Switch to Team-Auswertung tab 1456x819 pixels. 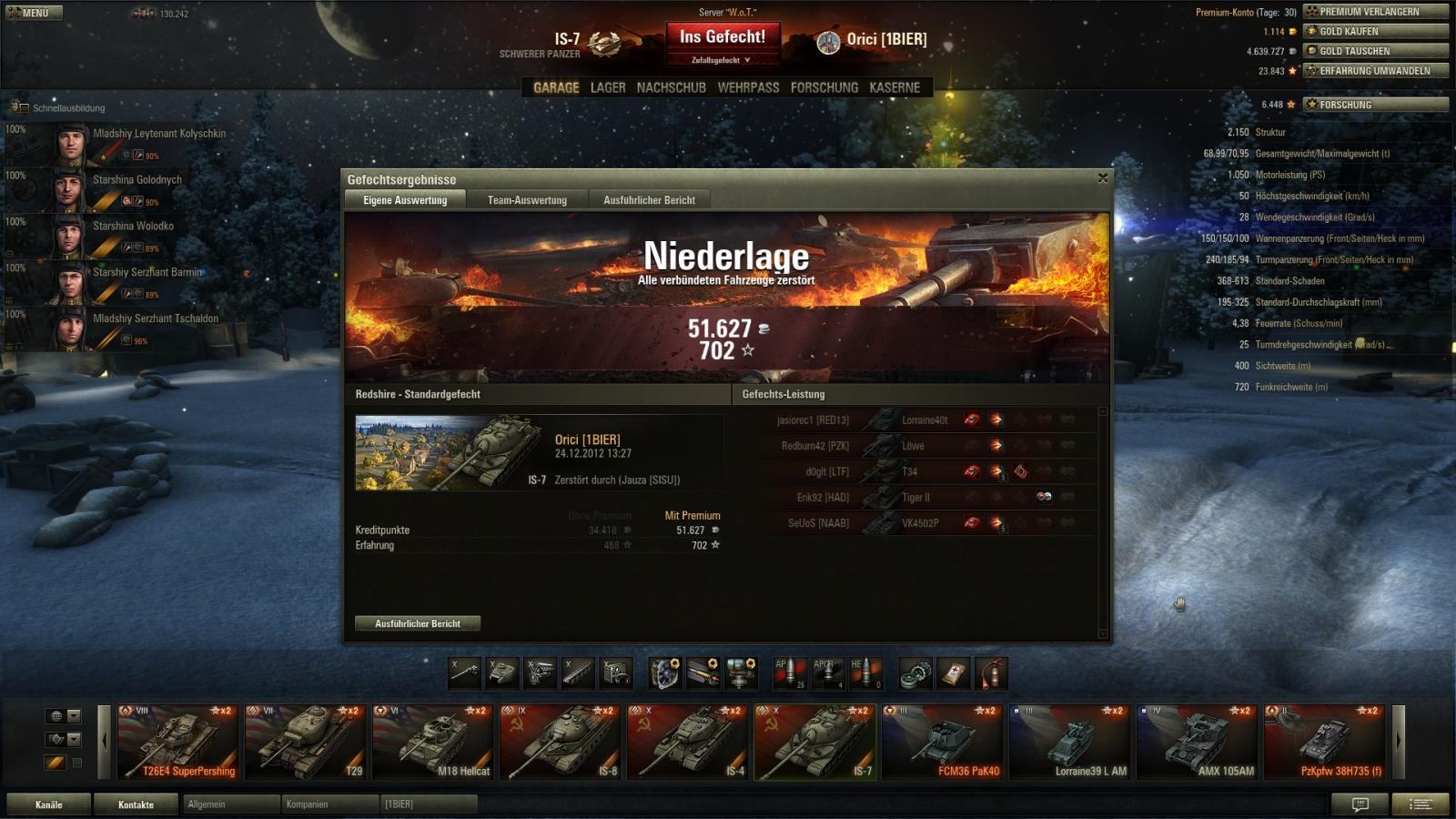tap(527, 200)
